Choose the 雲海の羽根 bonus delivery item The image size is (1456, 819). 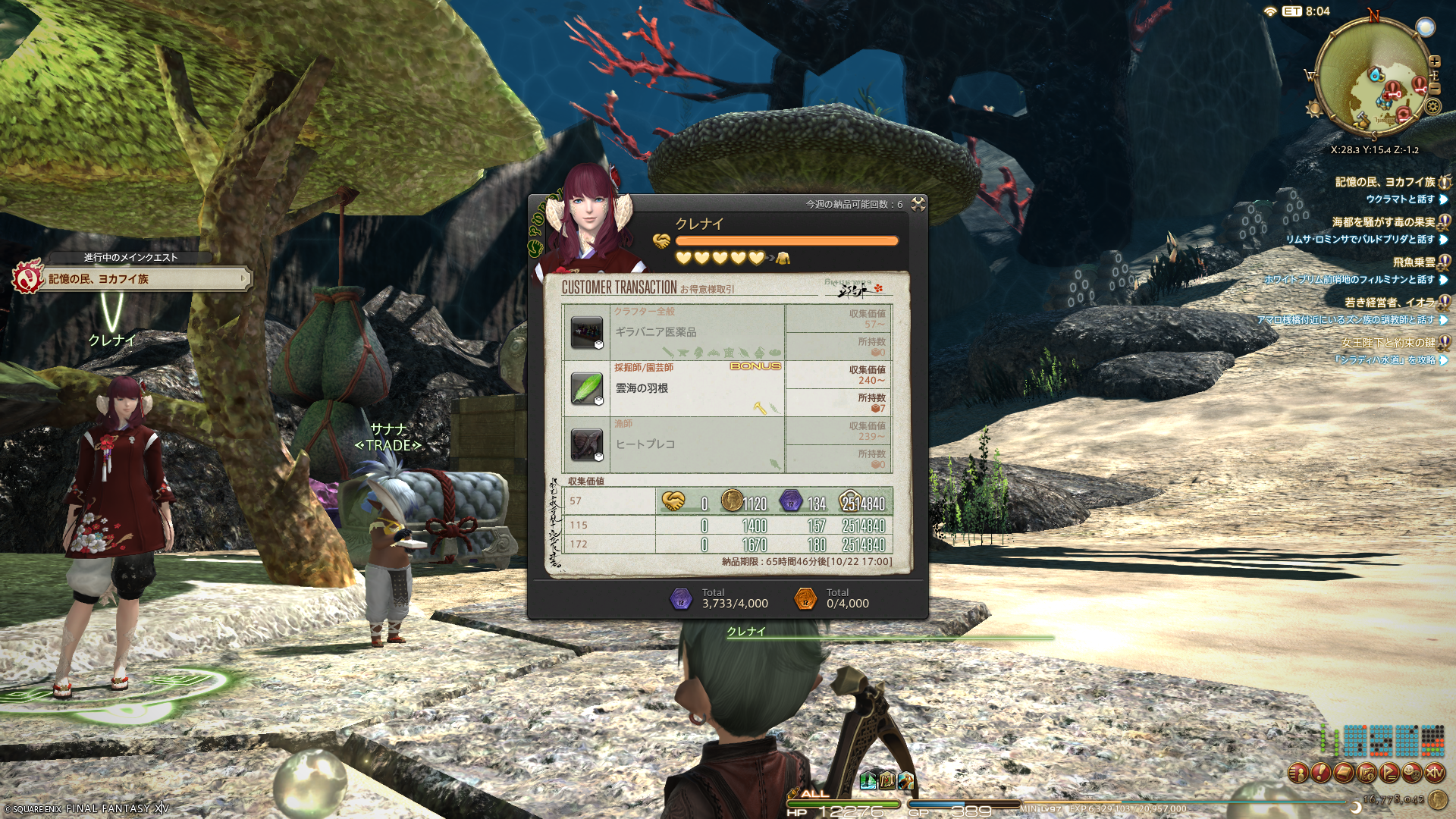pyautogui.click(x=673, y=388)
